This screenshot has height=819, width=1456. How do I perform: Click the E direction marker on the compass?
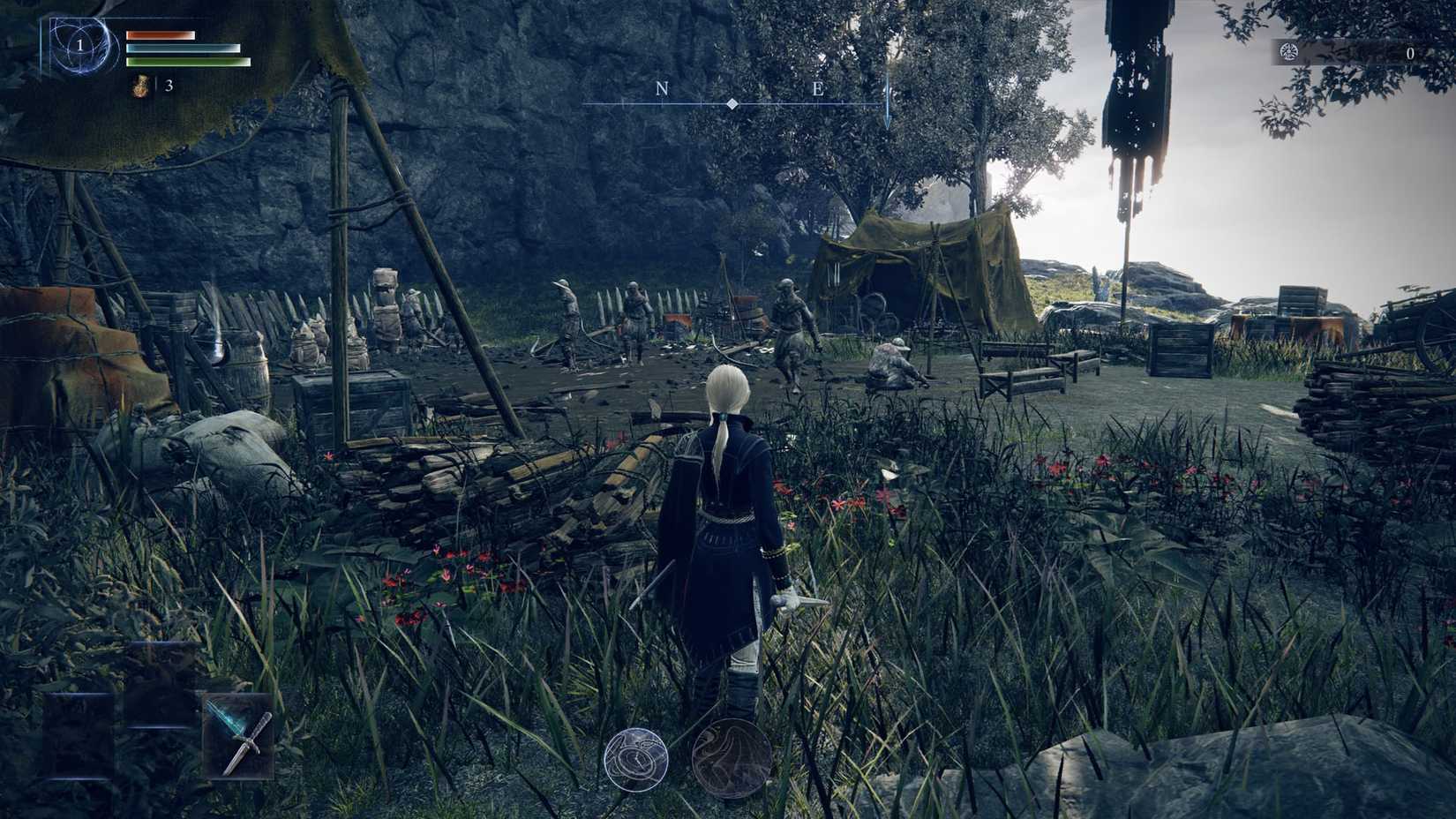click(x=819, y=88)
